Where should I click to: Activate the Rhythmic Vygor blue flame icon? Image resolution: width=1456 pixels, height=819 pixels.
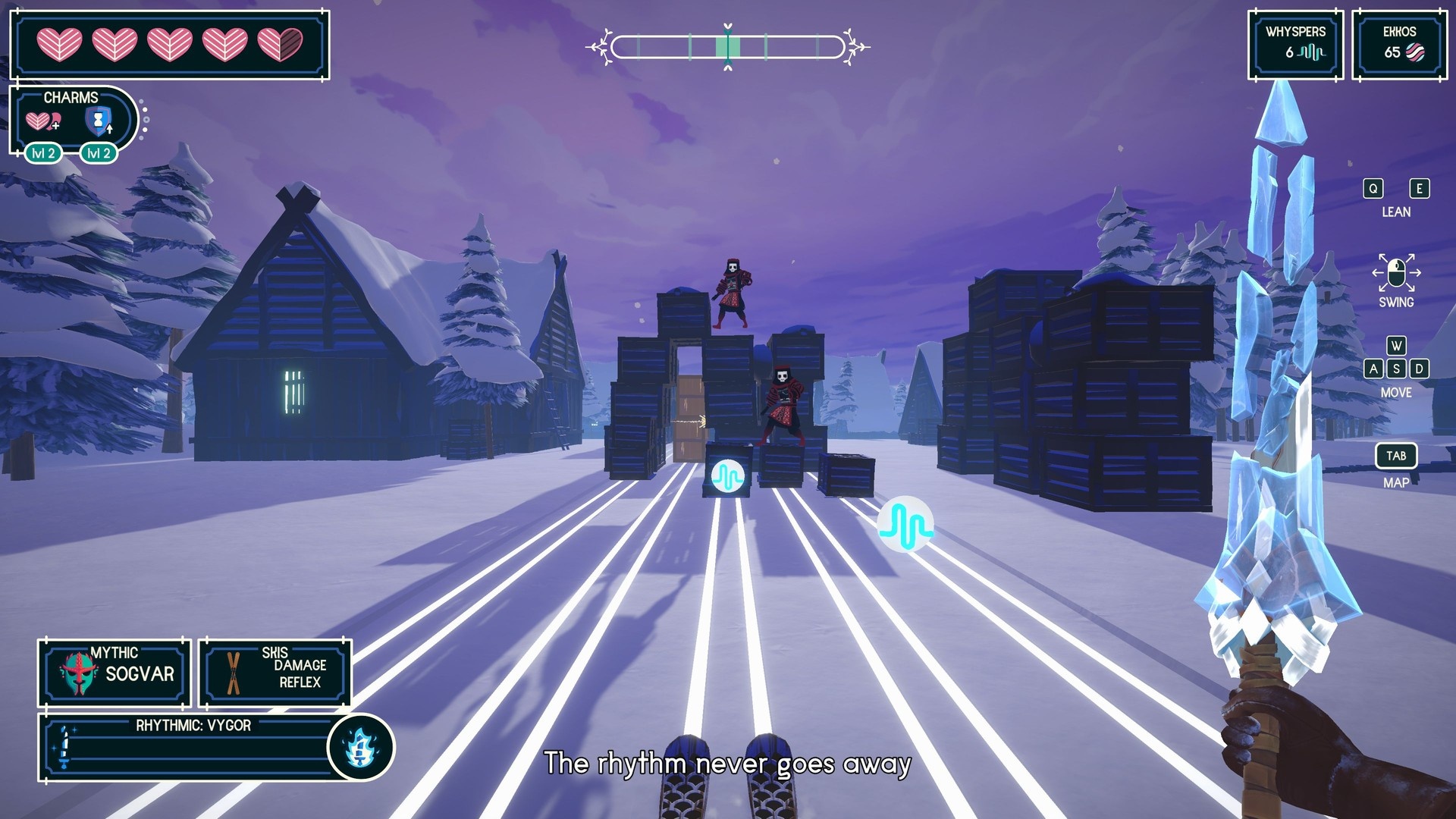tap(361, 748)
